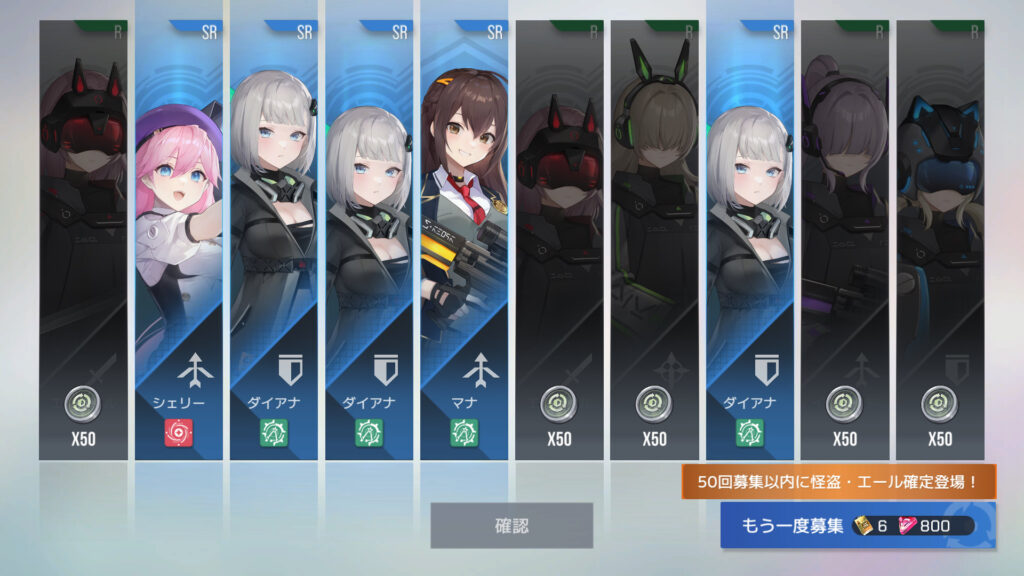The image size is (1024, 576).
Task: Choose the green bunny-ear R card
Action: tap(655, 240)
